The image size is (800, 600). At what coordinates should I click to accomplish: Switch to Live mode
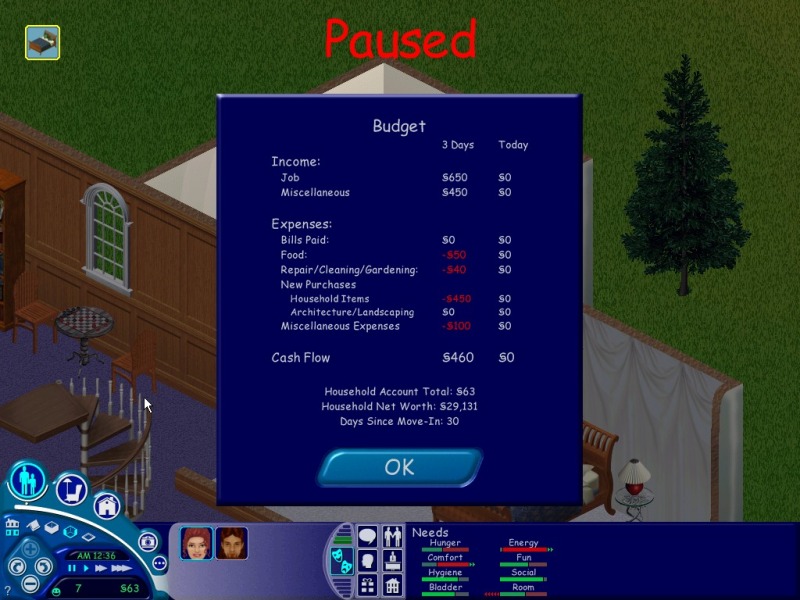[27, 482]
